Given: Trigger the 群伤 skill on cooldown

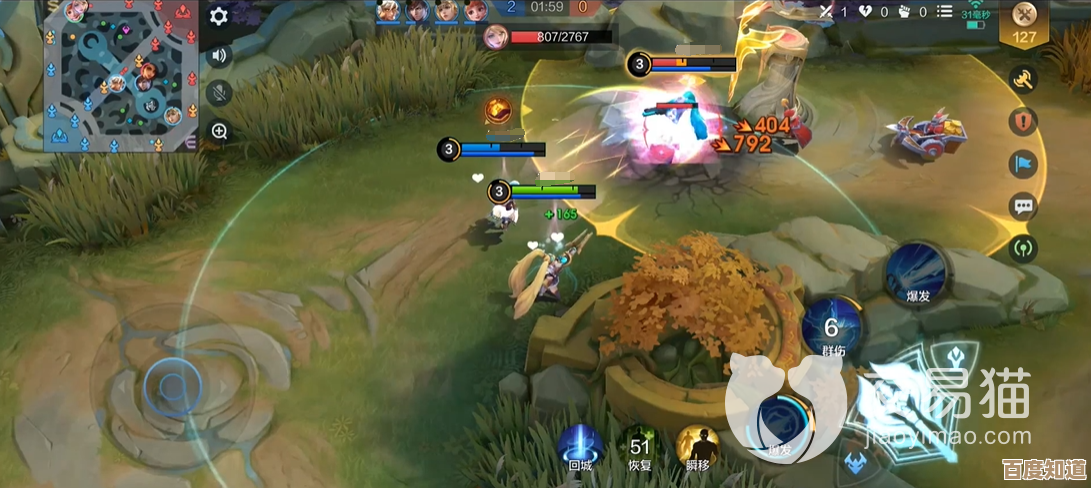Looking at the screenshot, I should pos(832,327).
